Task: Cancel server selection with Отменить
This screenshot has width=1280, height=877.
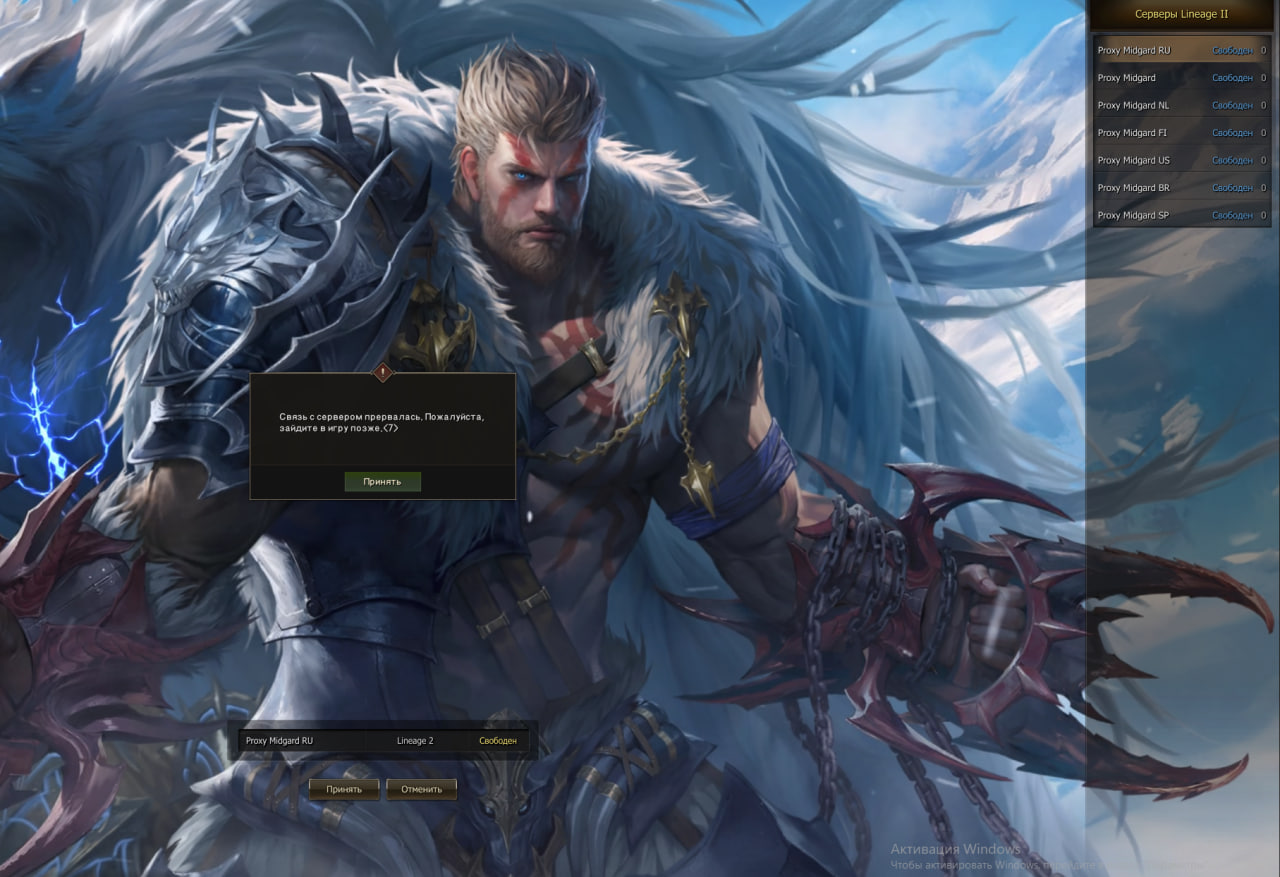Action: (421, 789)
